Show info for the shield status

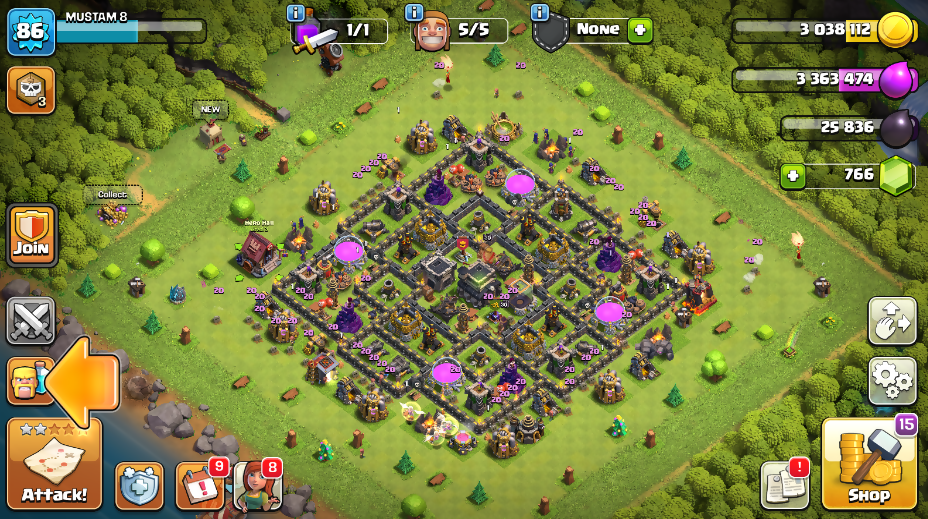click(540, 12)
